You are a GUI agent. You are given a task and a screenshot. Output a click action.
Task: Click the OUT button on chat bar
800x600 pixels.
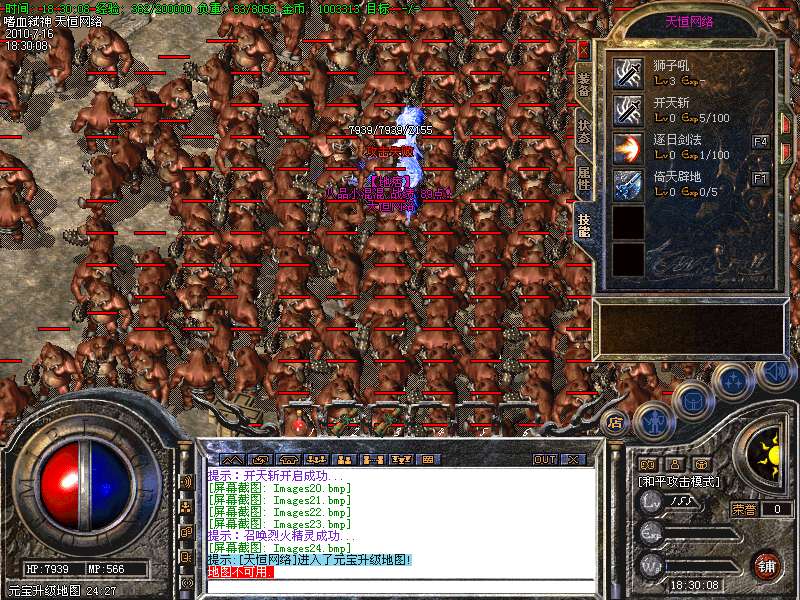coord(544,460)
